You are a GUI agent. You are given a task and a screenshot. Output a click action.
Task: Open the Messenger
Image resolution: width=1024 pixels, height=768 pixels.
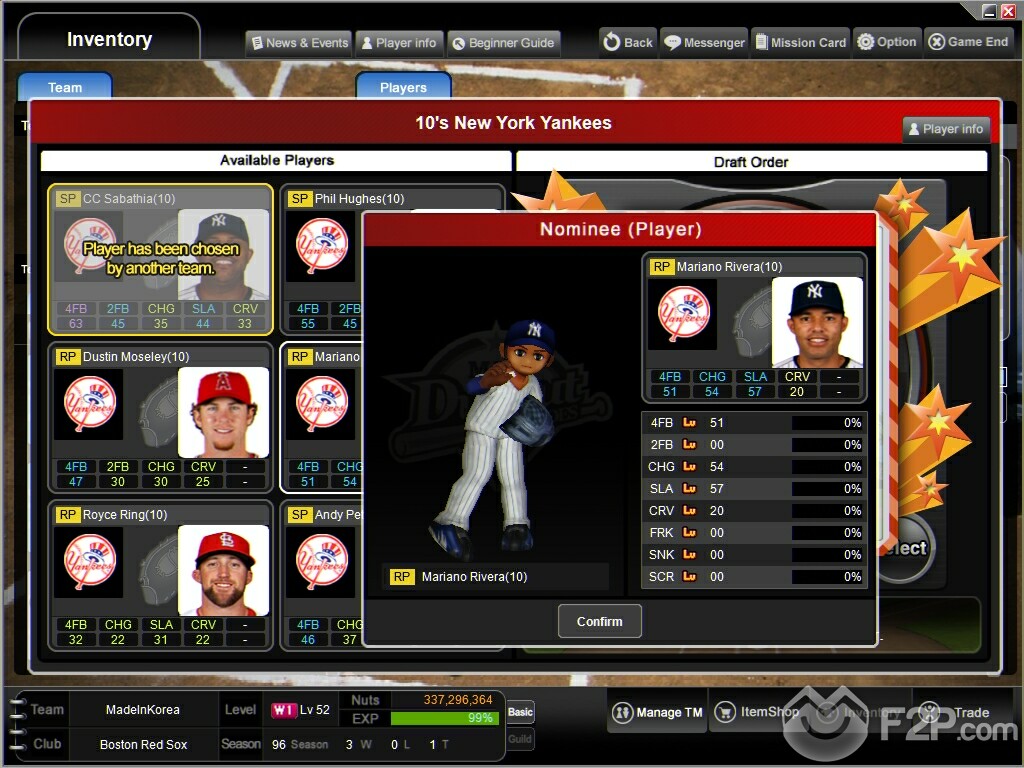pos(705,42)
